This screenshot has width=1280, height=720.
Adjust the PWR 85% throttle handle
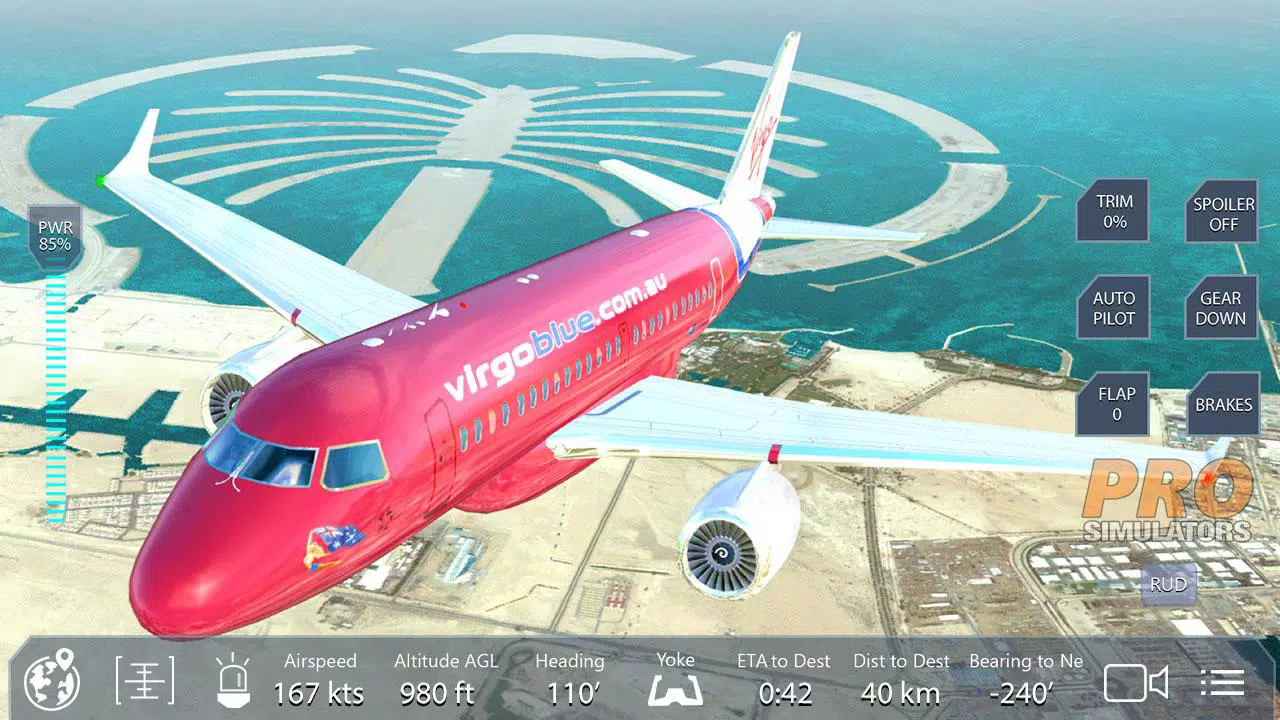click(55, 236)
